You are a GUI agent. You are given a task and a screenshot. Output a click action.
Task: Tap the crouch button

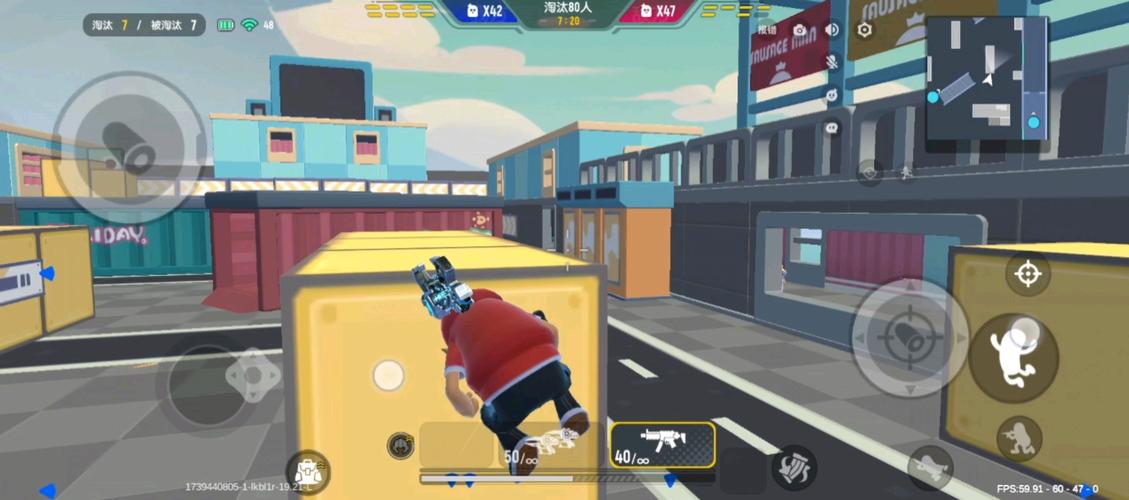tap(1019, 438)
